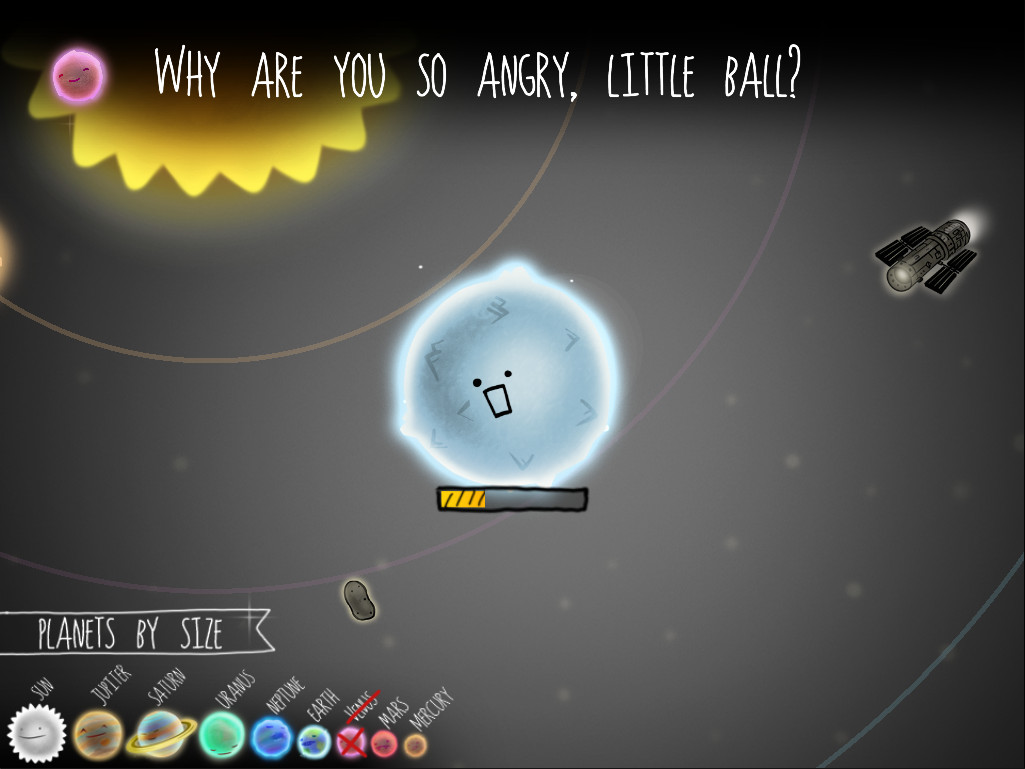Screen dimensions: 1025x769
Task: Pick the small Mercury icon
Action: point(415,745)
